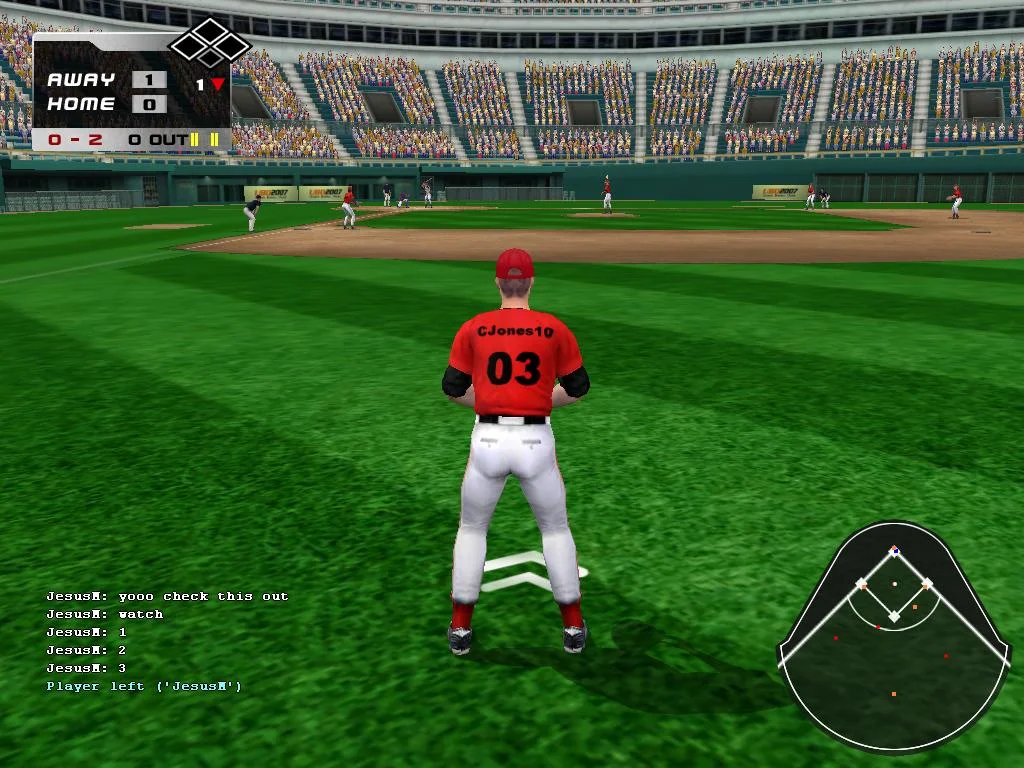This screenshot has width=1024, height=768.
Task: Click the chat message log
Action: (166, 641)
